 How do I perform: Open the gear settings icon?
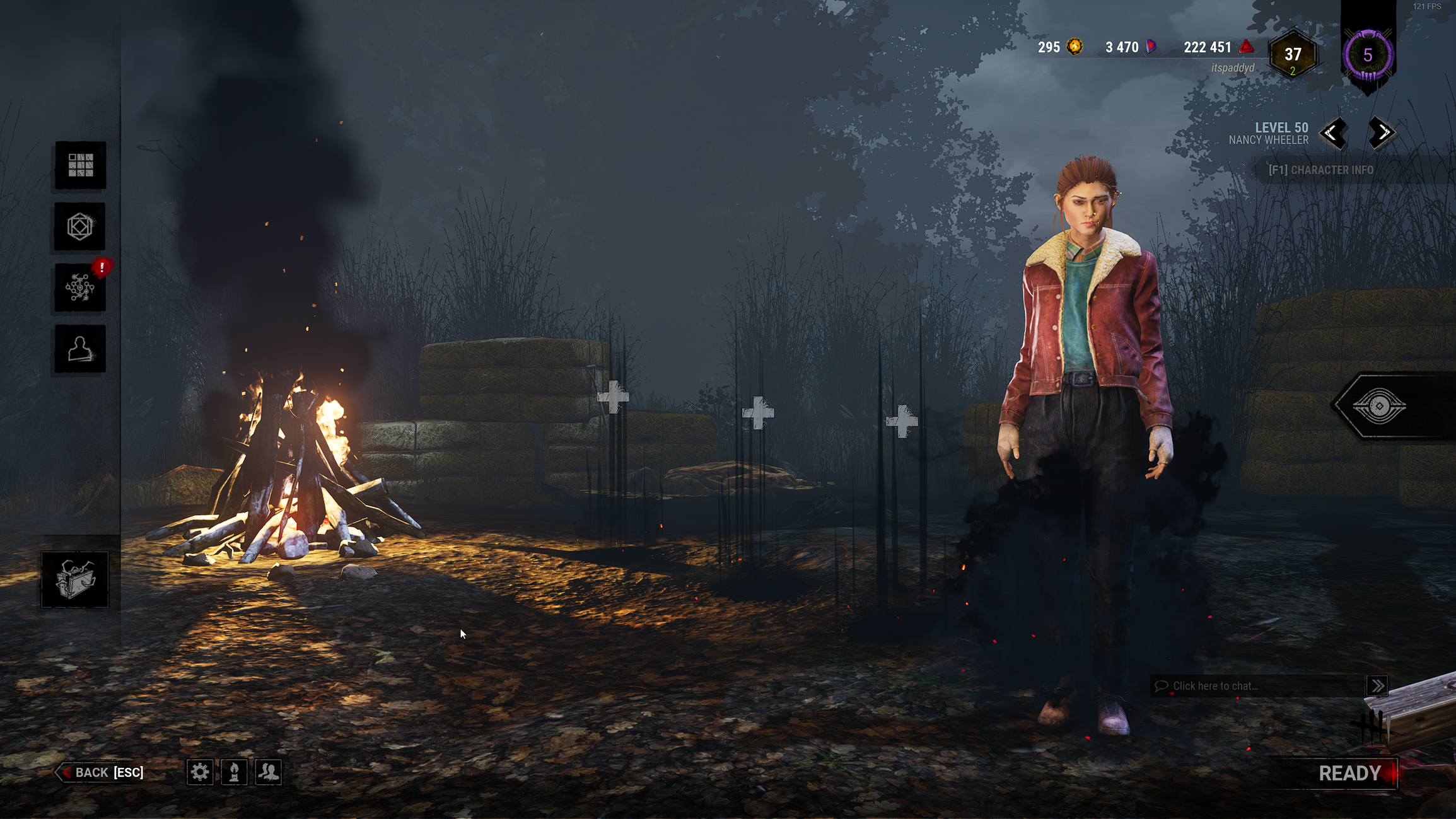[x=200, y=772]
